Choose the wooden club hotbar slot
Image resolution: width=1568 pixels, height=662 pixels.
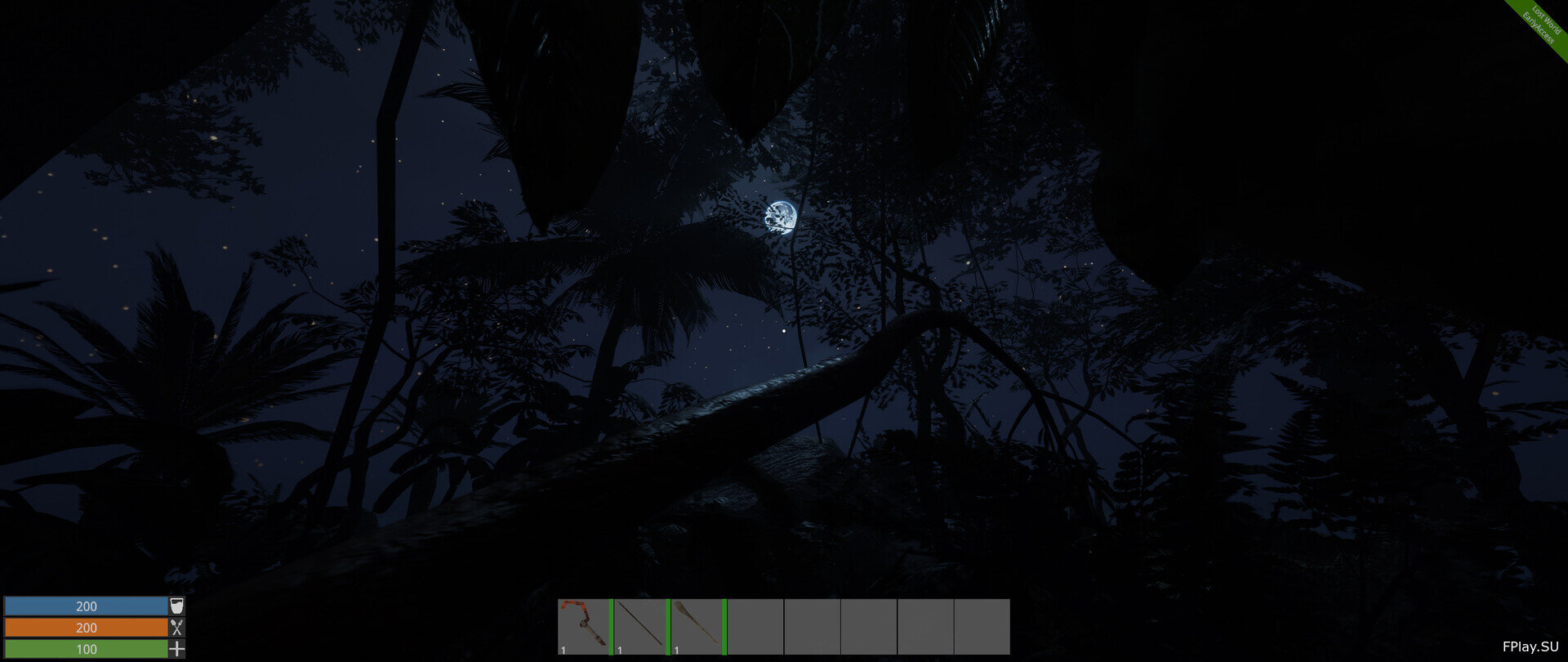(x=697, y=626)
